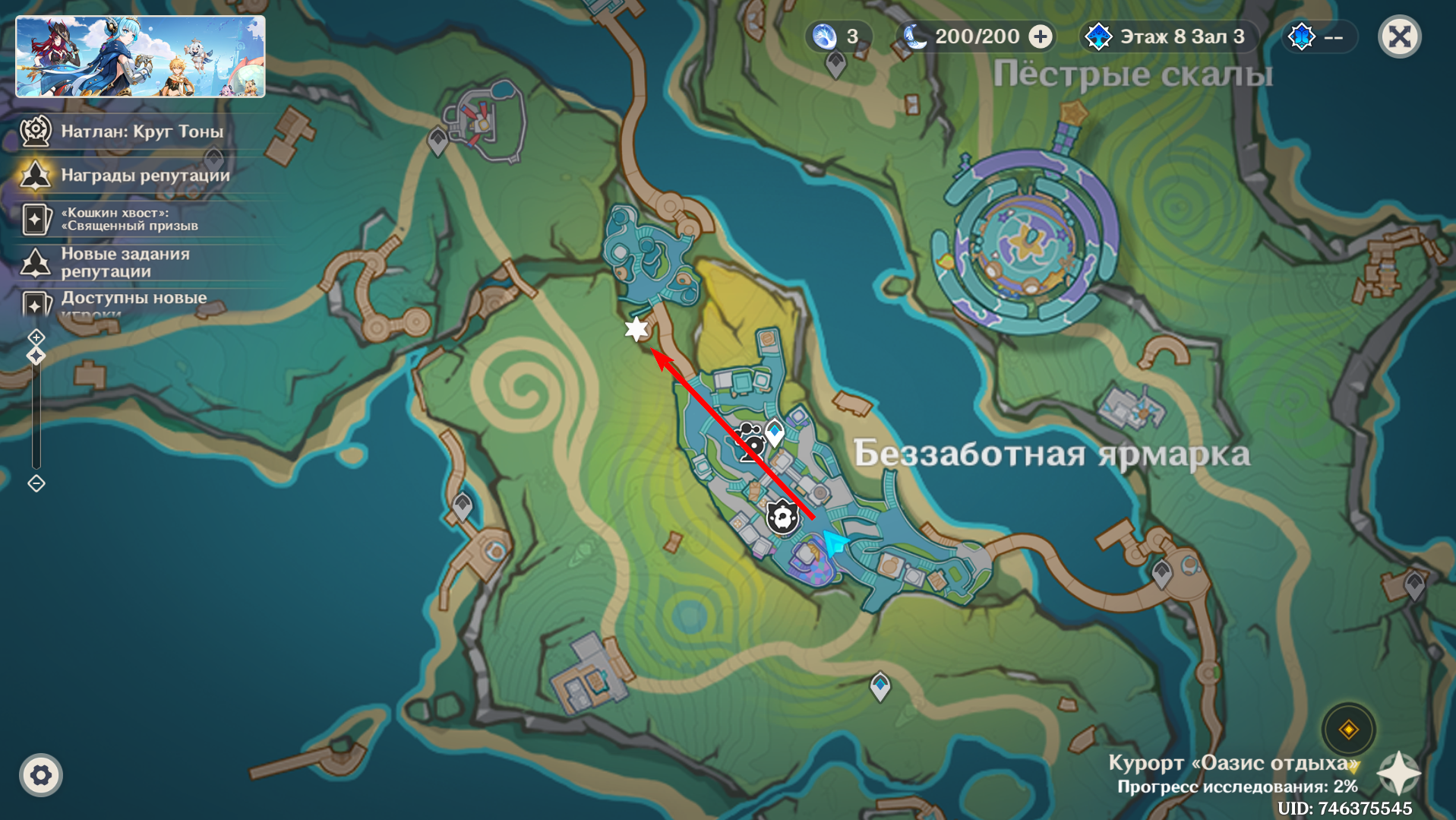
Task: Show the «Курорт «Оазис отдыха»» region info
Action: pos(1232,763)
